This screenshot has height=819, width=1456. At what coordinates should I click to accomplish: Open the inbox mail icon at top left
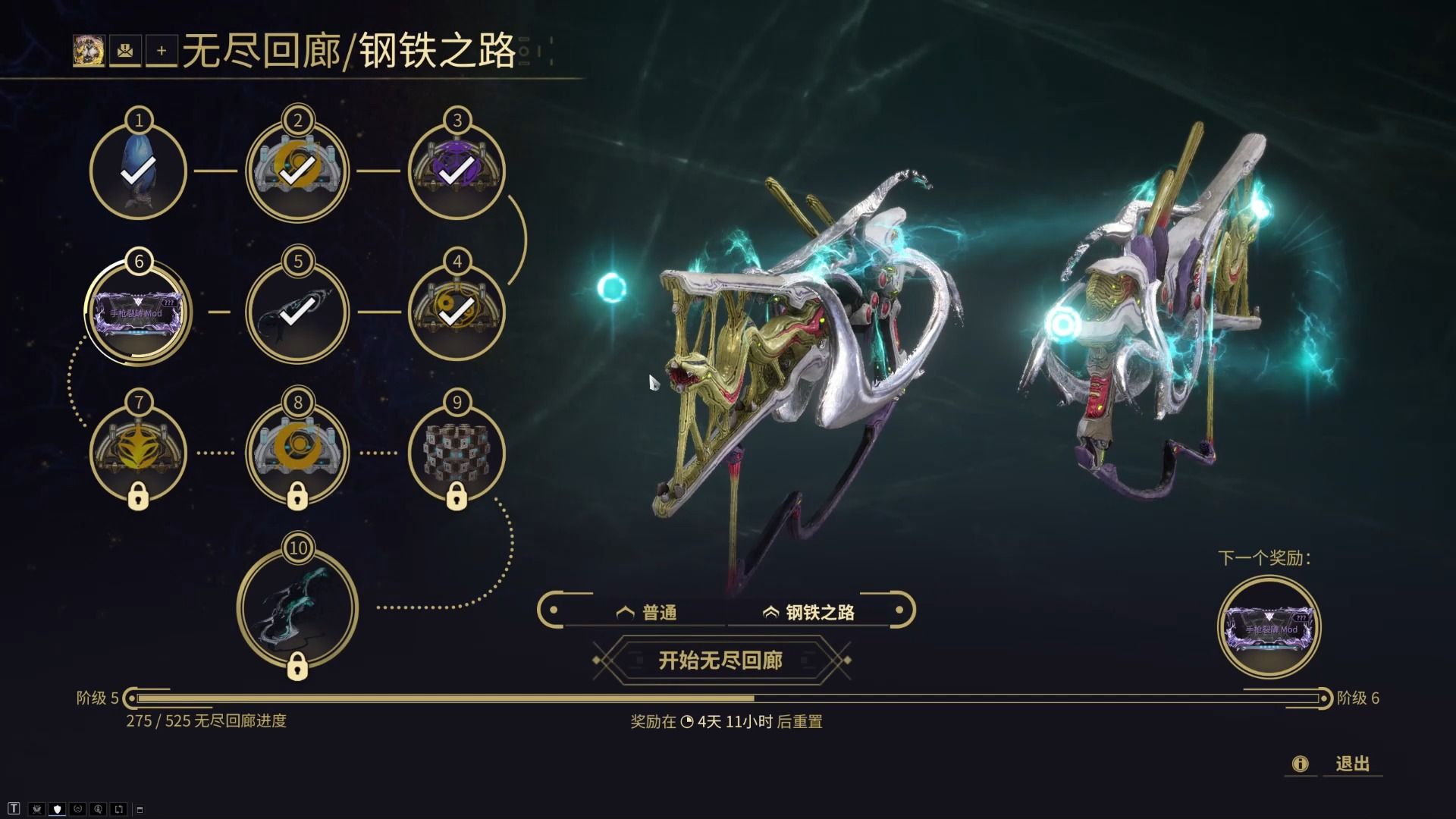(x=125, y=52)
